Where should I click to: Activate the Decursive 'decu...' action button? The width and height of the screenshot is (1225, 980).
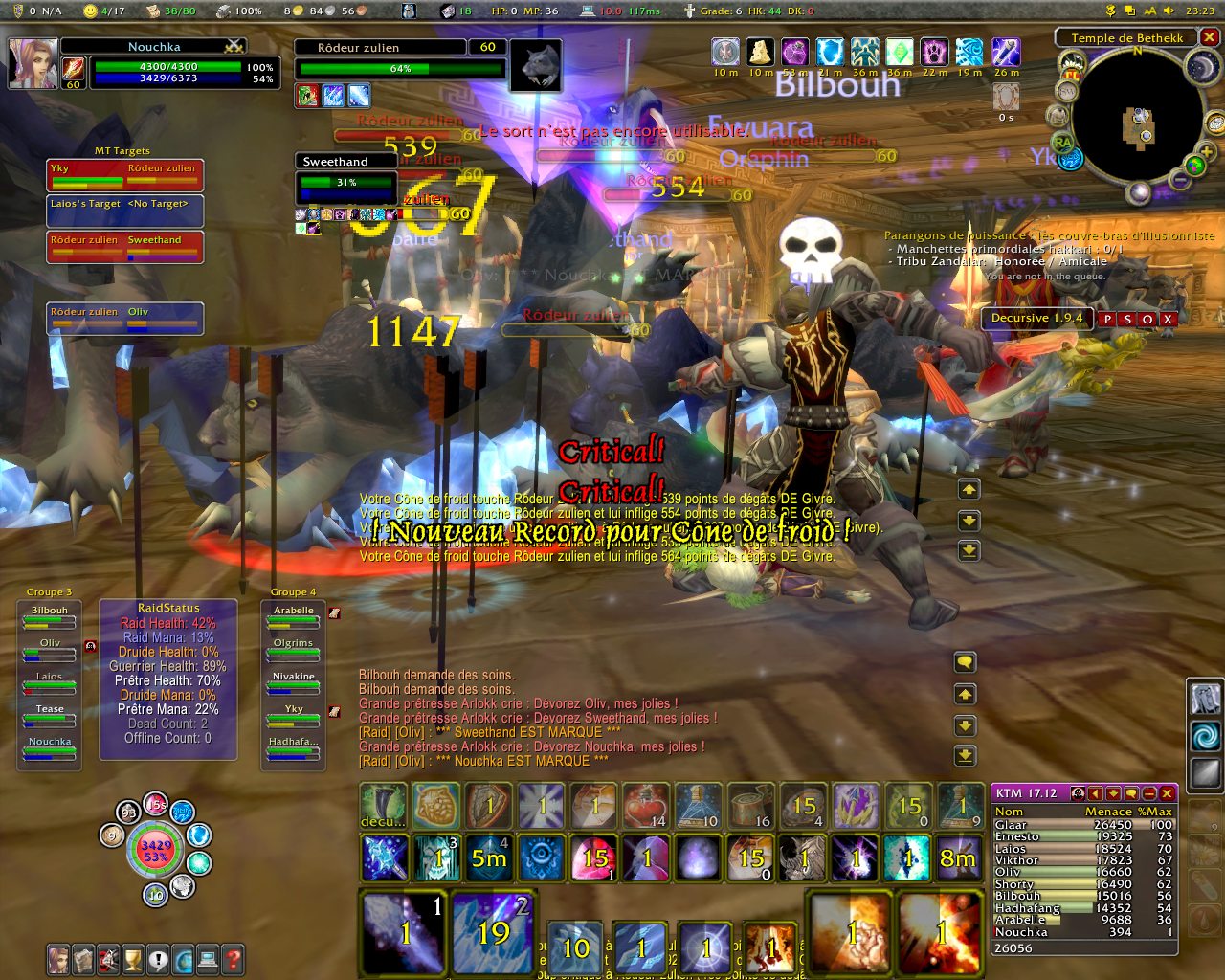383,806
